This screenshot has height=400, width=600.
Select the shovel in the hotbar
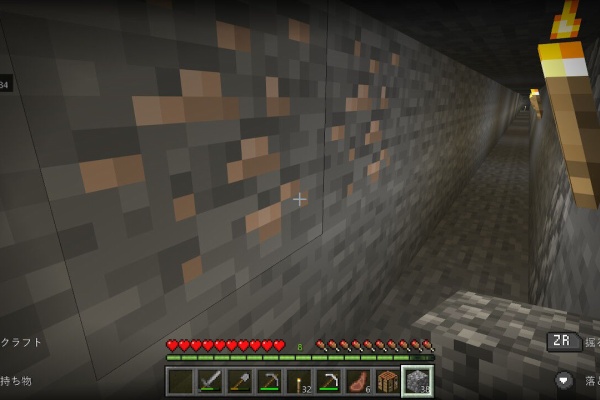240,381
